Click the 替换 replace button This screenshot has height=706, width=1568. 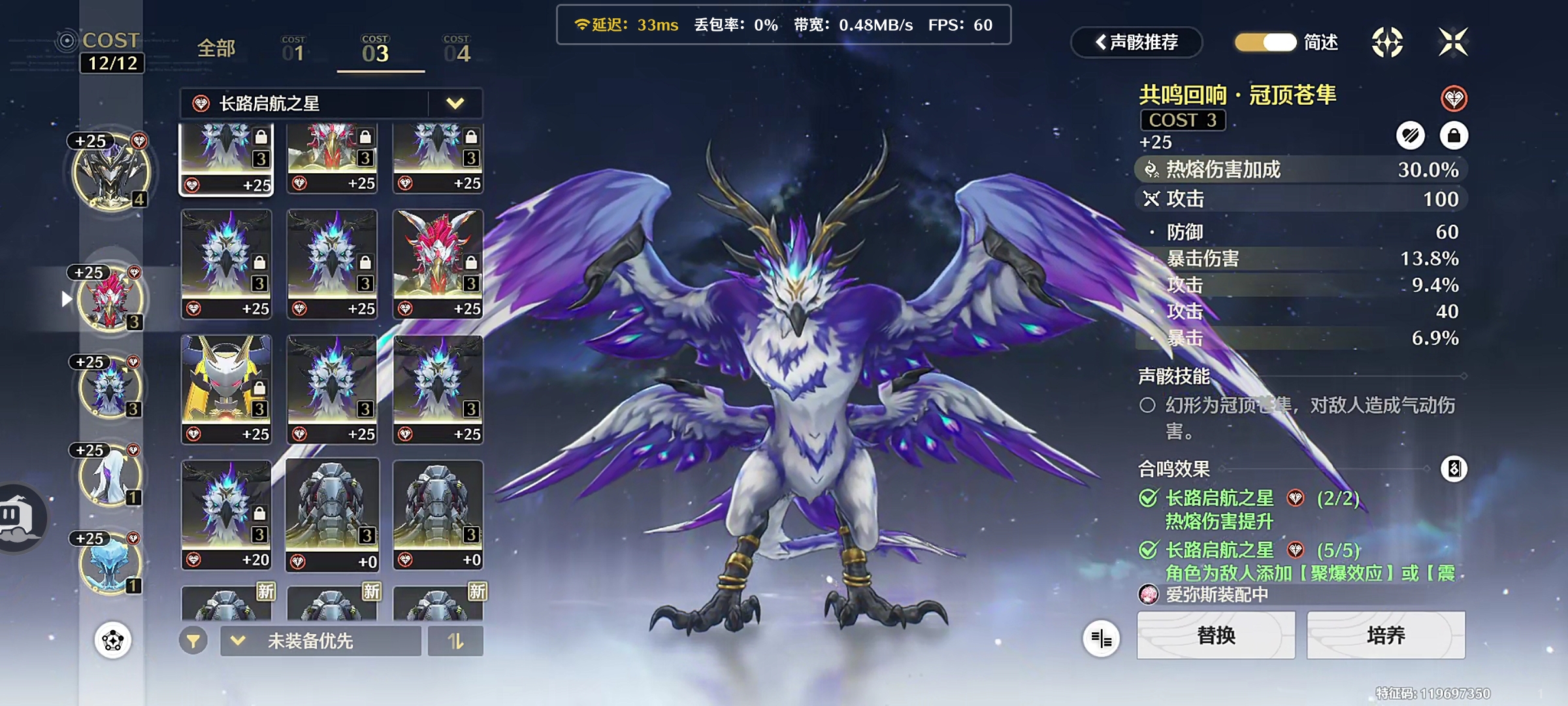point(1216,635)
